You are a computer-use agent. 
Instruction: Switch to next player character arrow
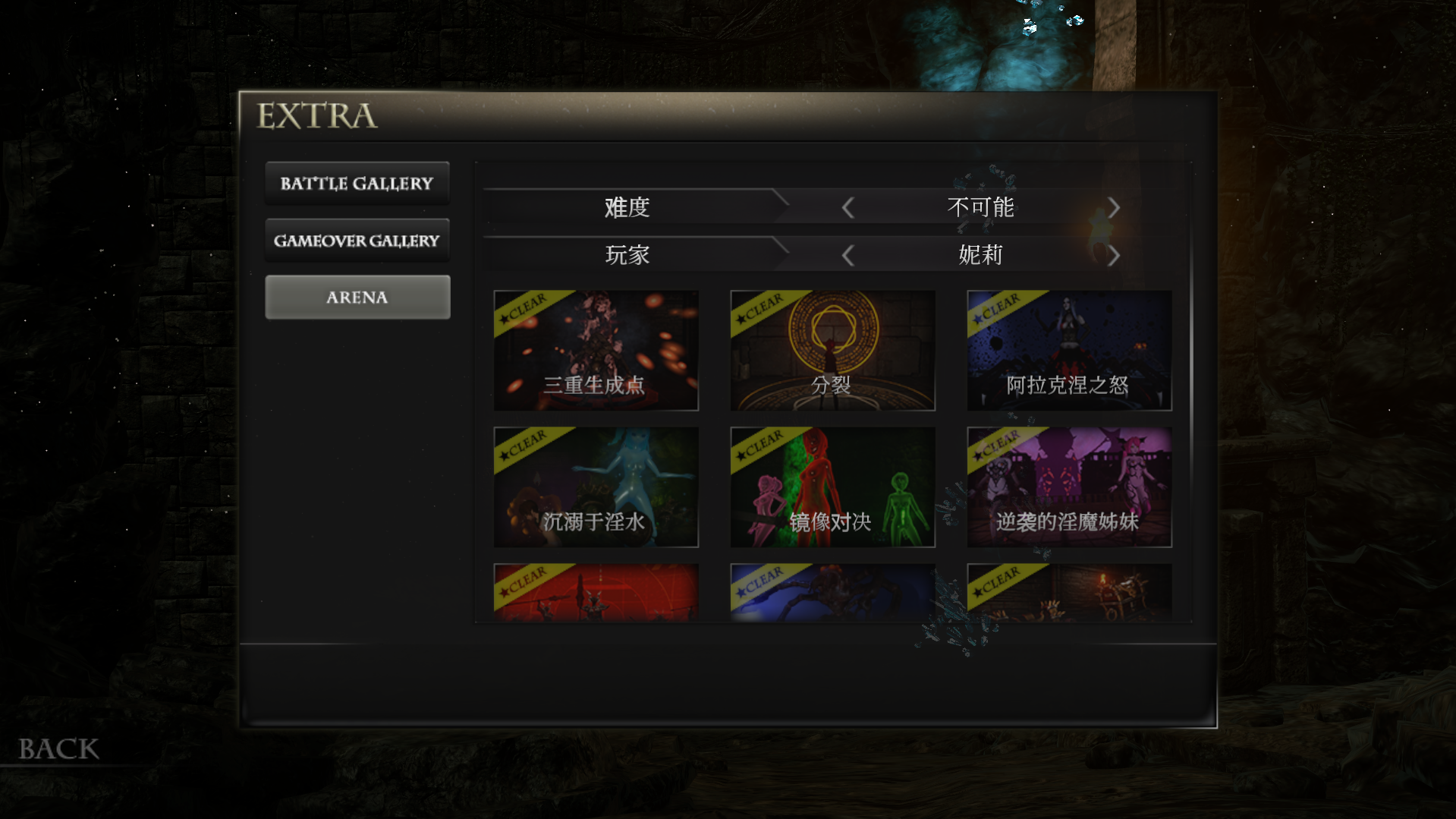point(1113,256)
